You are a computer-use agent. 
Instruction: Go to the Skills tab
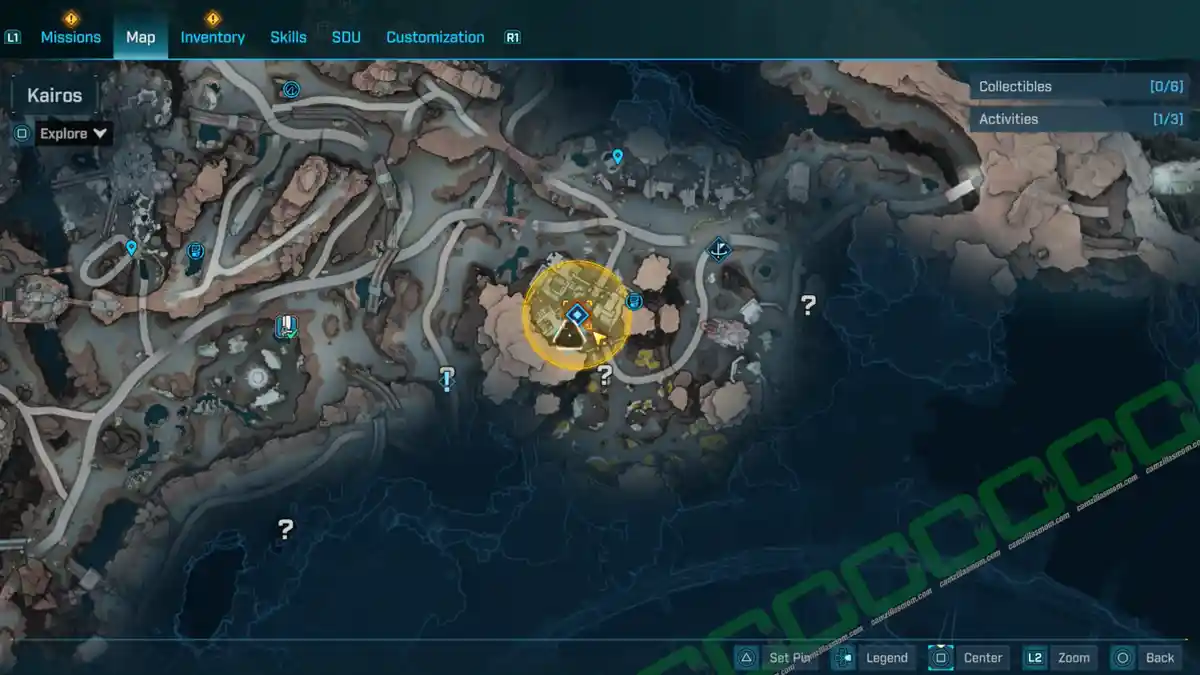[288, 37]
